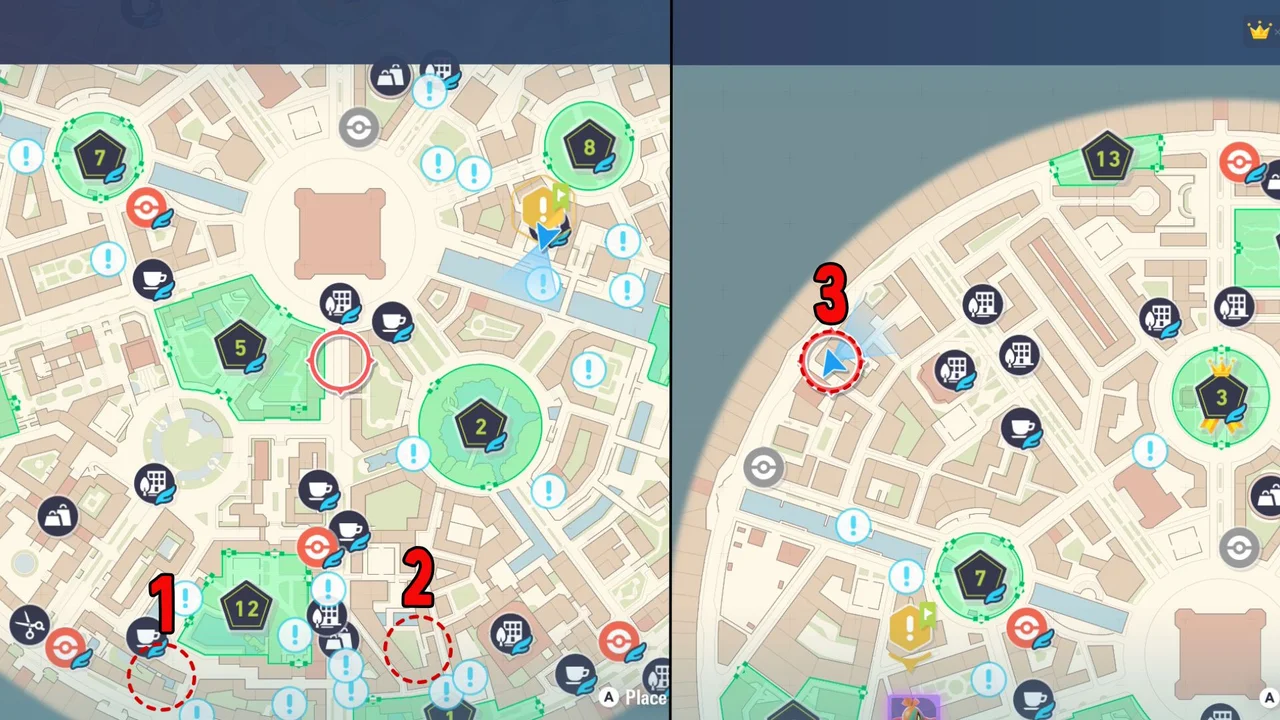Select pentagon marker 2 in the circular plaza

tap(483, 426)
